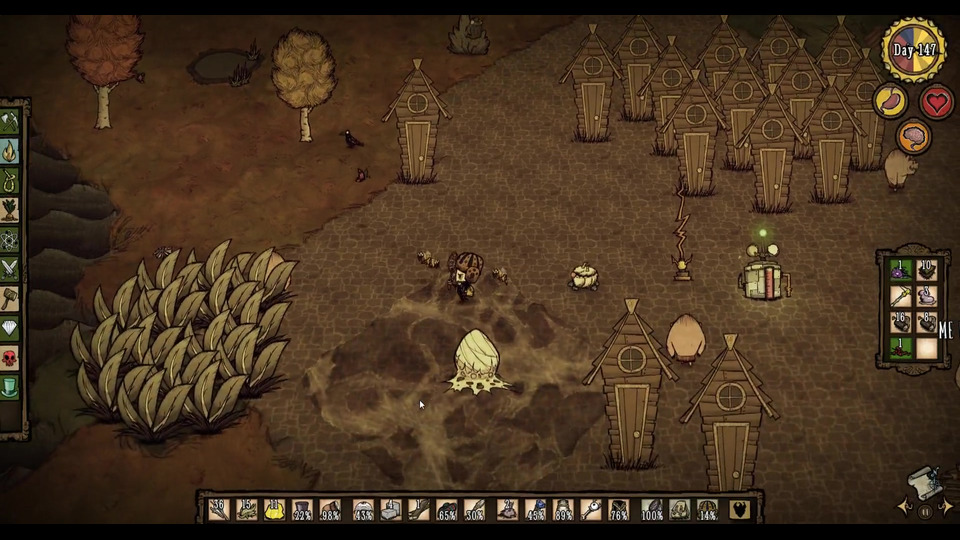
Task: Pause the game with the pause button
Action: tap(925, 511)
